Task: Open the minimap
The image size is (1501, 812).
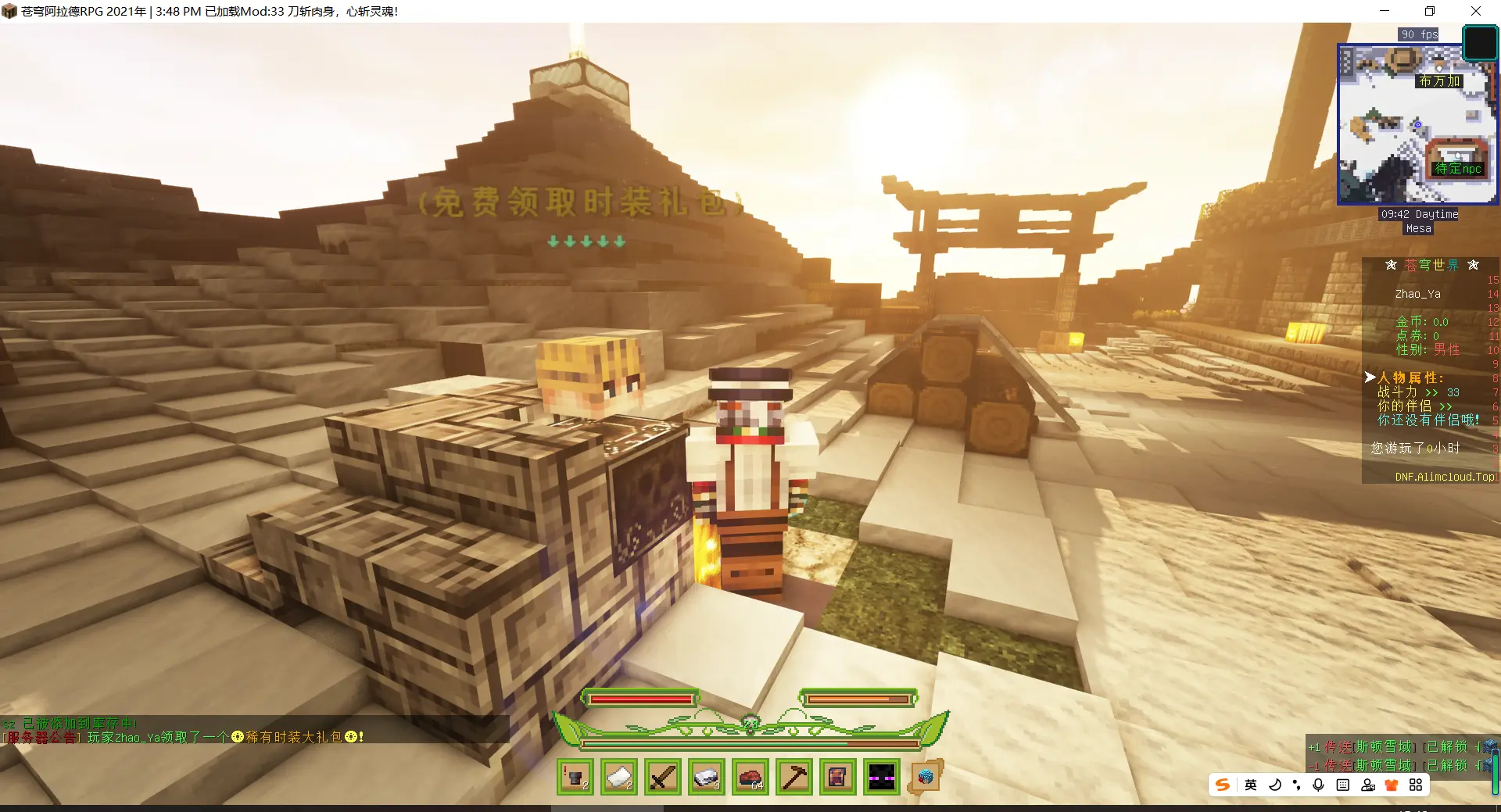Action: tap(1417, 124)
